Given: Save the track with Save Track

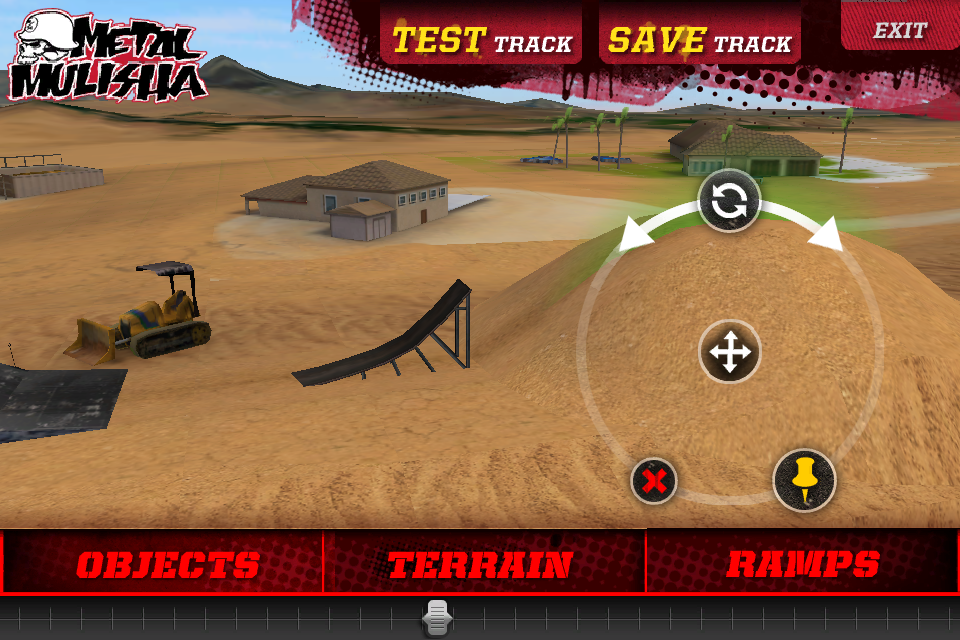Looking at the screenshot, I should [699, 41].
